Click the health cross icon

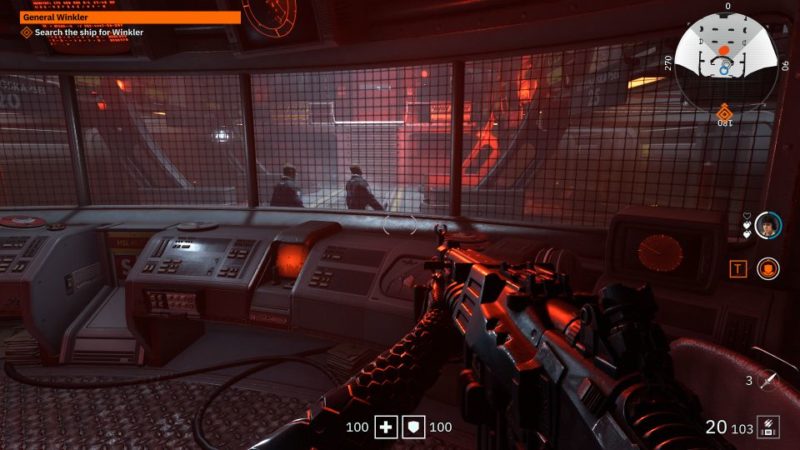click(x=386, y=428)
